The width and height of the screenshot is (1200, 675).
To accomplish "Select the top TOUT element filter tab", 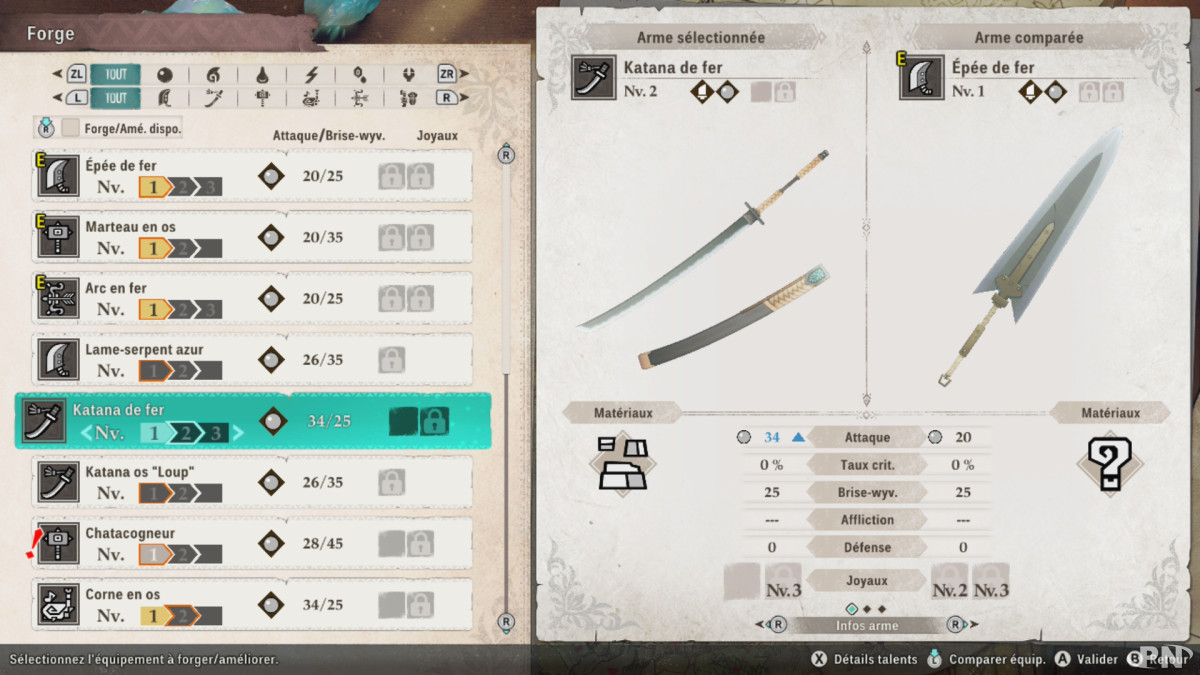I will pos(116,75).
